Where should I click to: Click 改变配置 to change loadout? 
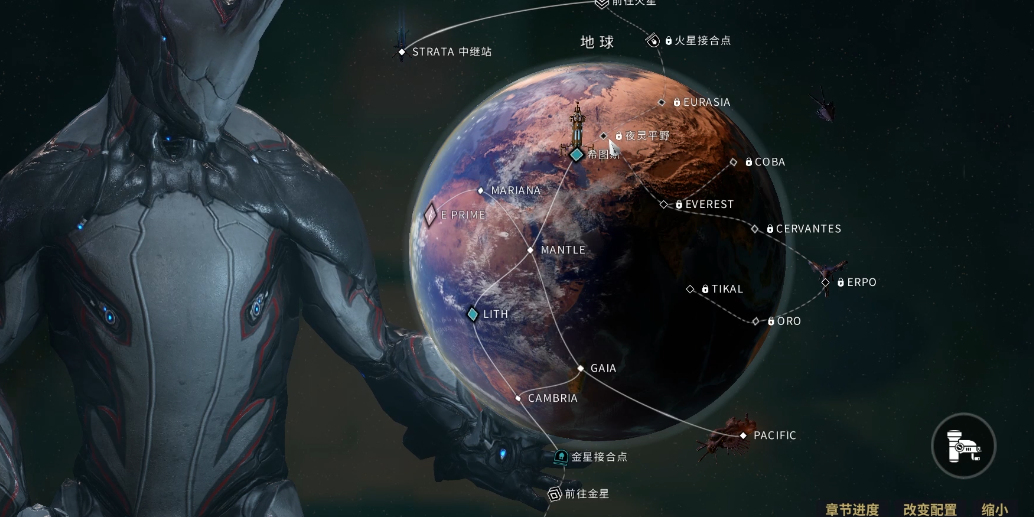pyautogui.click(x=929, y=510)
